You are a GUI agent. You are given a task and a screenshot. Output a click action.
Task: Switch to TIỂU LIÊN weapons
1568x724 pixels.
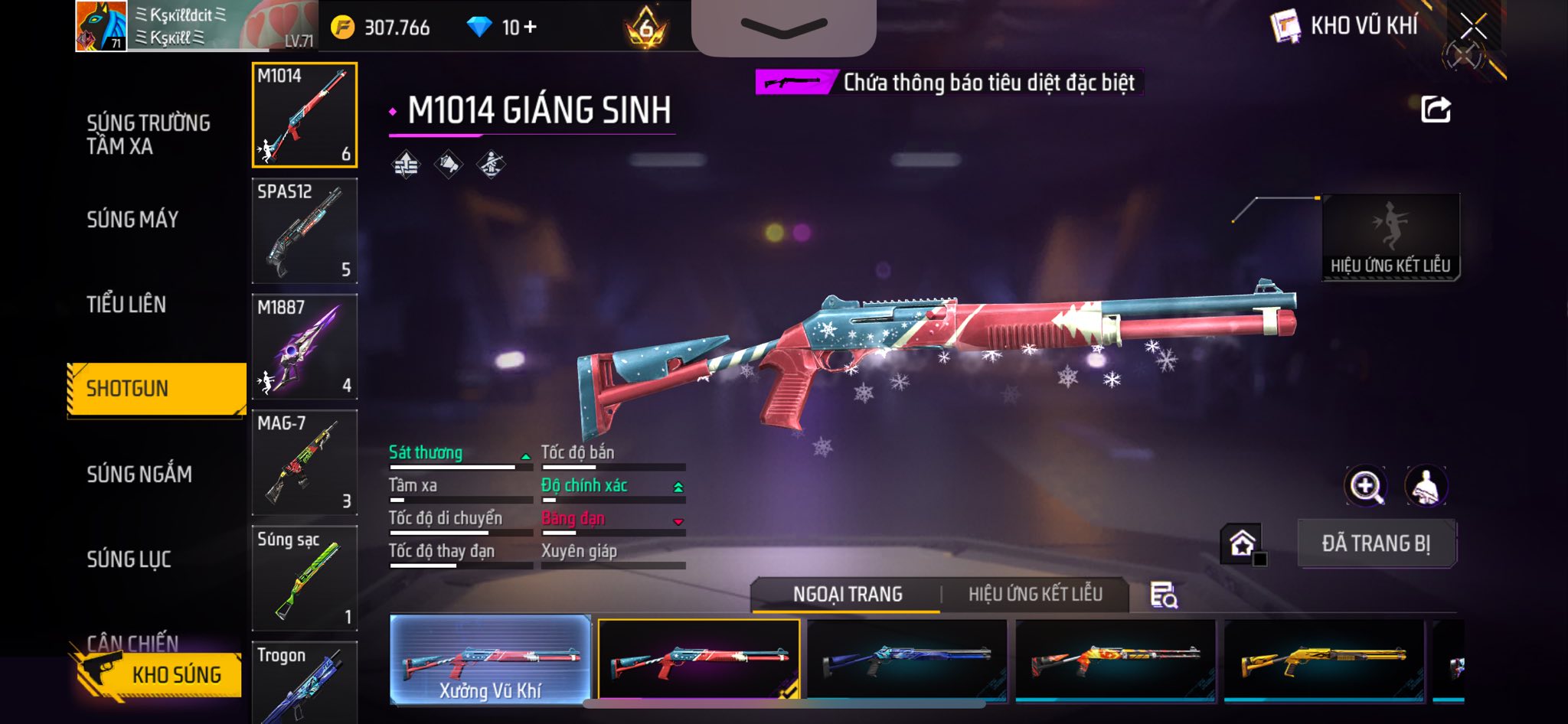coord(126,305)
